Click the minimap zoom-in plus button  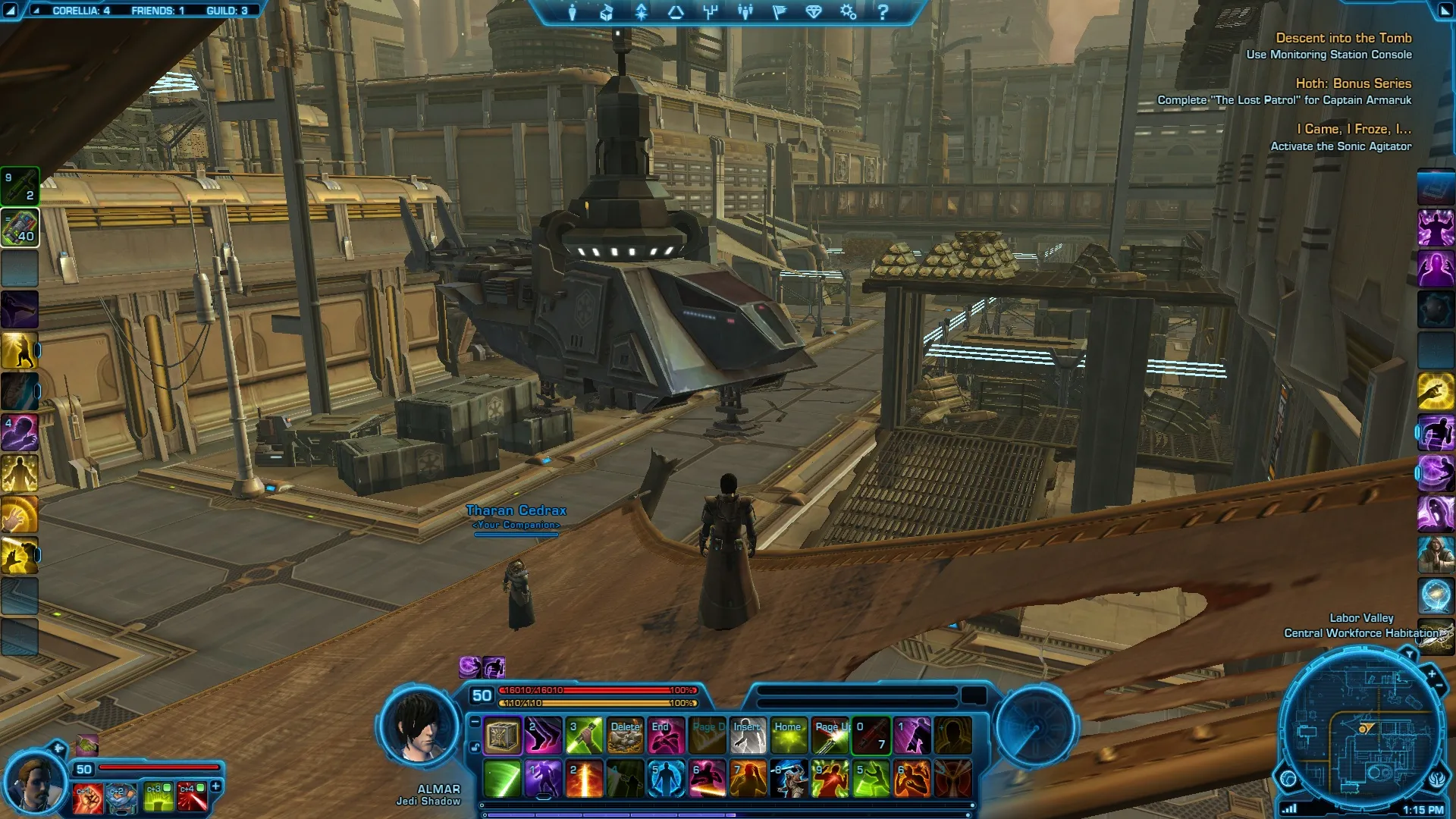click(x=1431, y=673)
